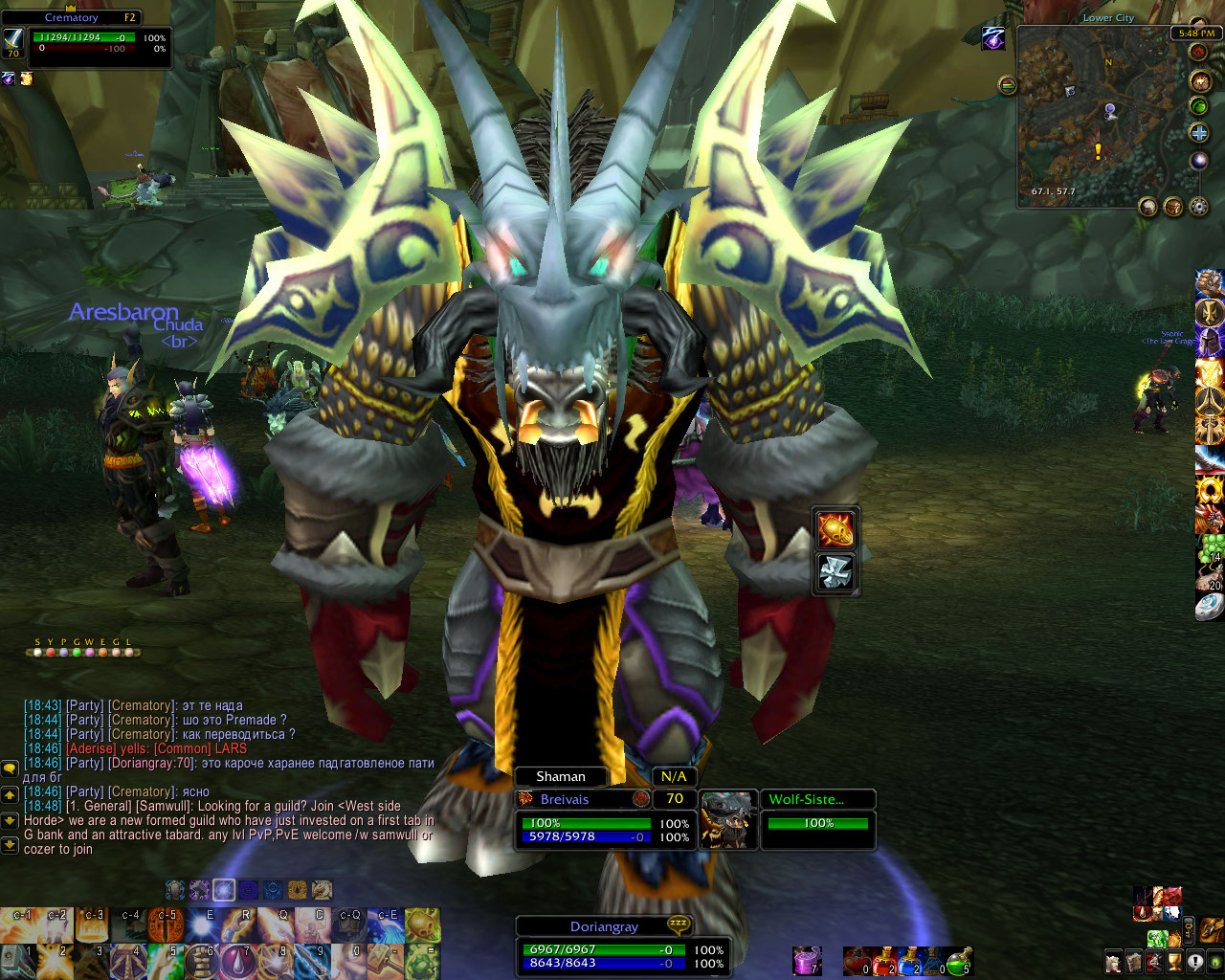Open the character info micro button
The image size is (1225, 980).
1113,961
